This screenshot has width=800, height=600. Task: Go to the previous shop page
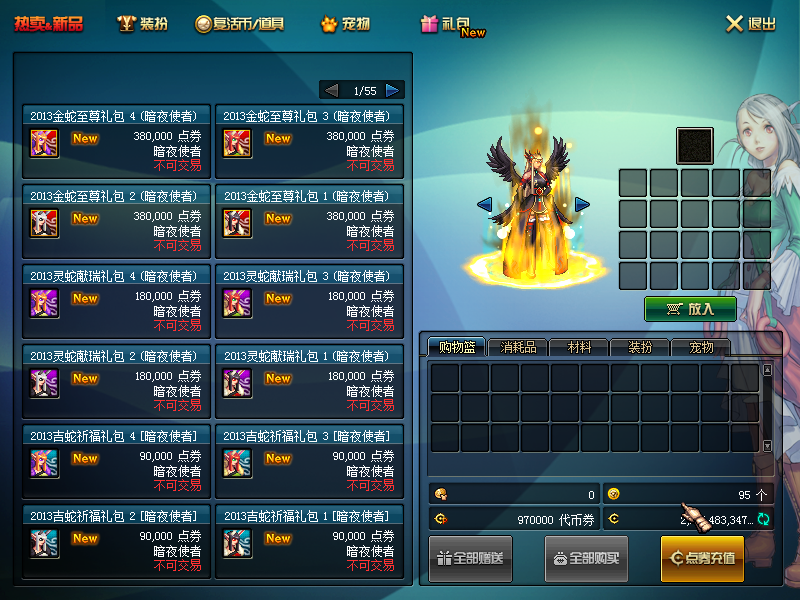tap(331, 90)
